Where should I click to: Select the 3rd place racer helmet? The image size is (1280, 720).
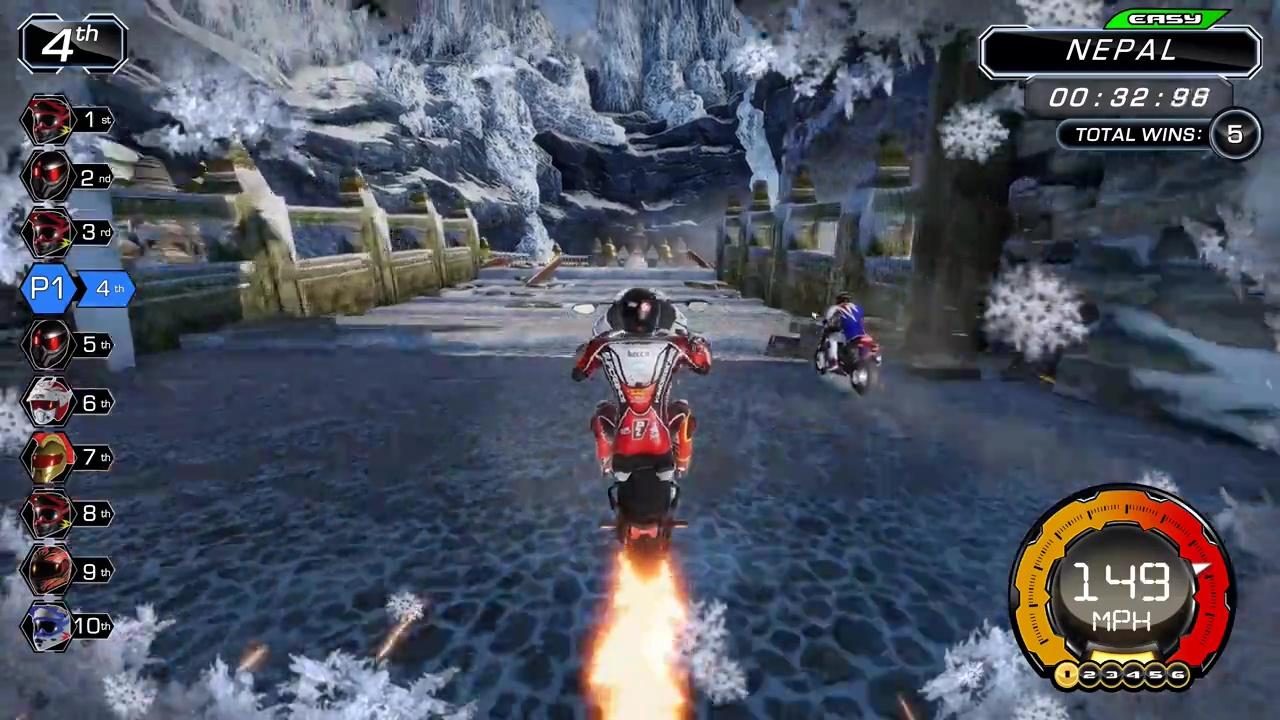pyautogui.click(x=47, y=231)
